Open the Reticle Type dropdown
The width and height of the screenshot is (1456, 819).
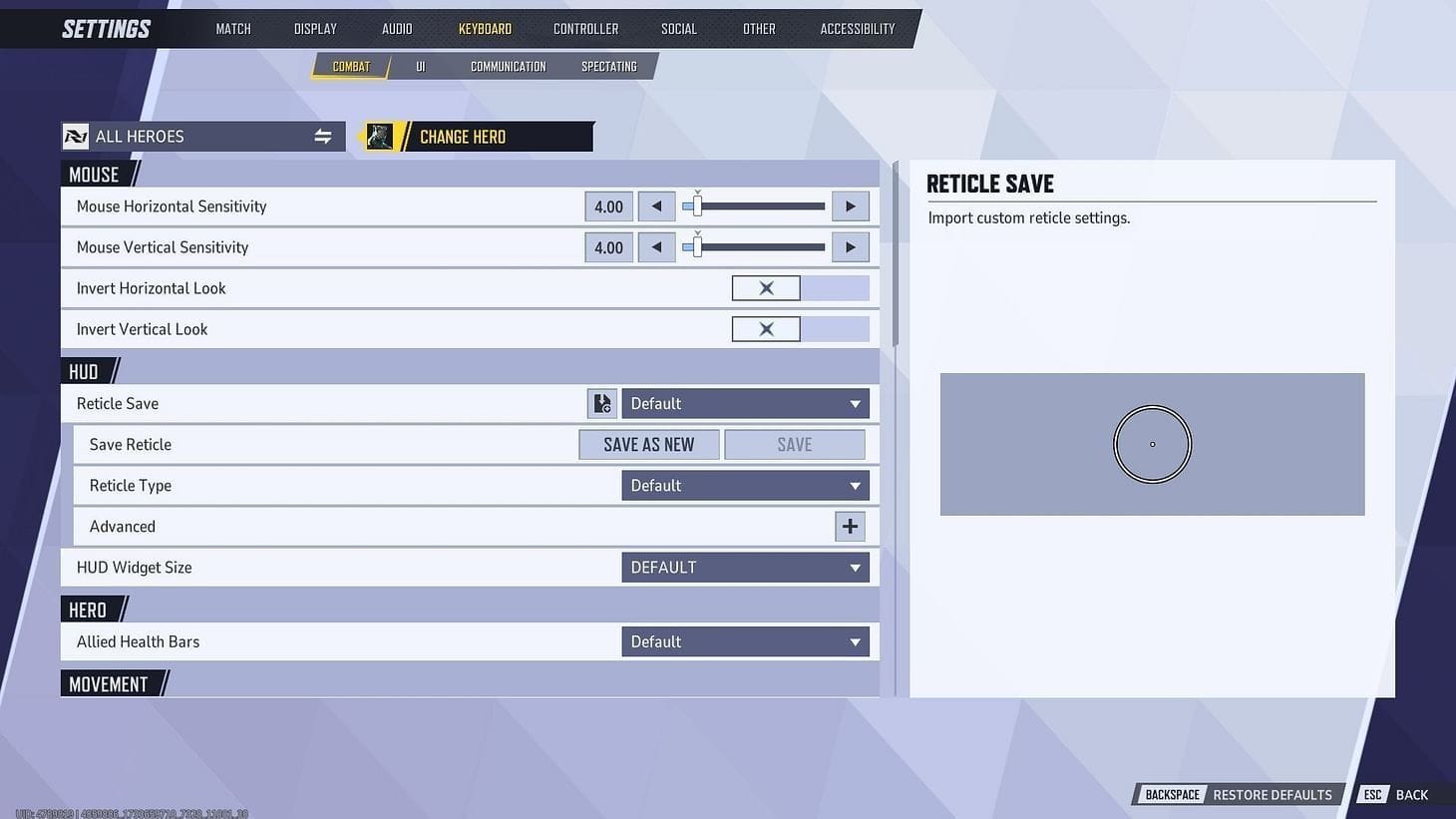coord(744,485)
